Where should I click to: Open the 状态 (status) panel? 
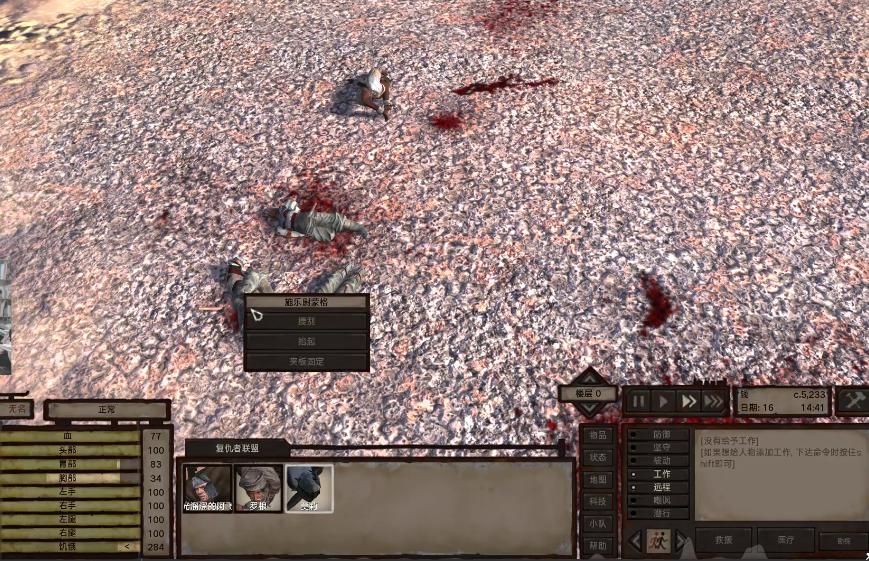[x=598, y=457]
